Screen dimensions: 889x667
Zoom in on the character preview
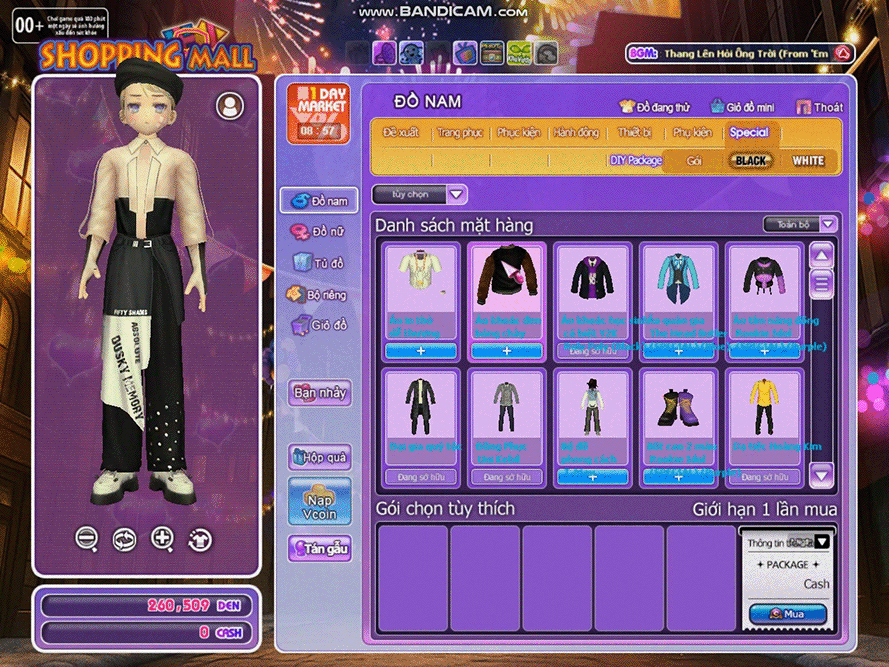coord(162,539)
